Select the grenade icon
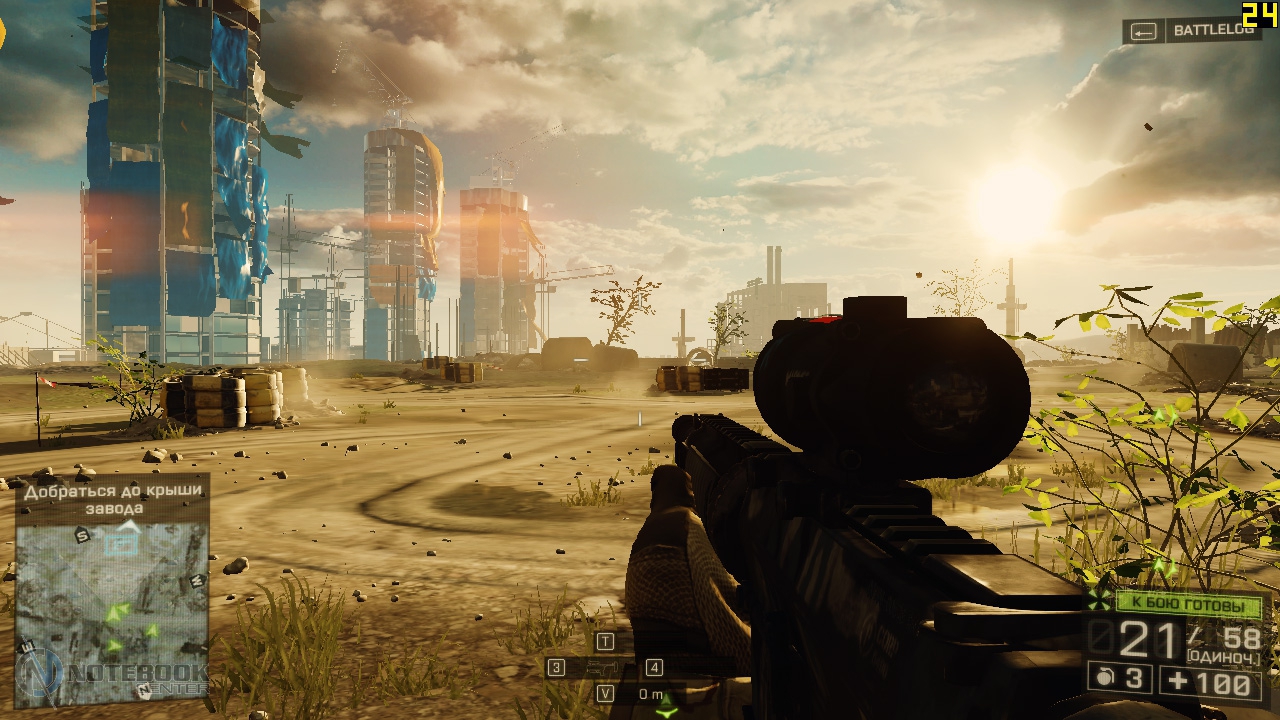 [x=1104, y=678]
